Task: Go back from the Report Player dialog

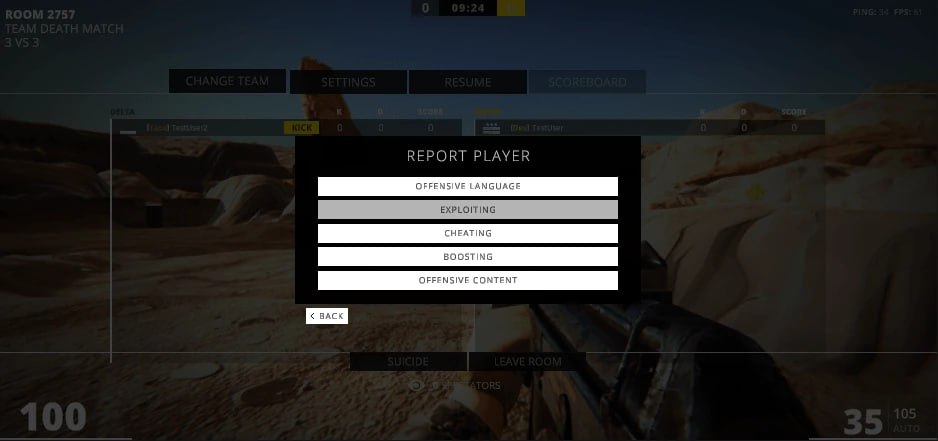Action: 327,316
